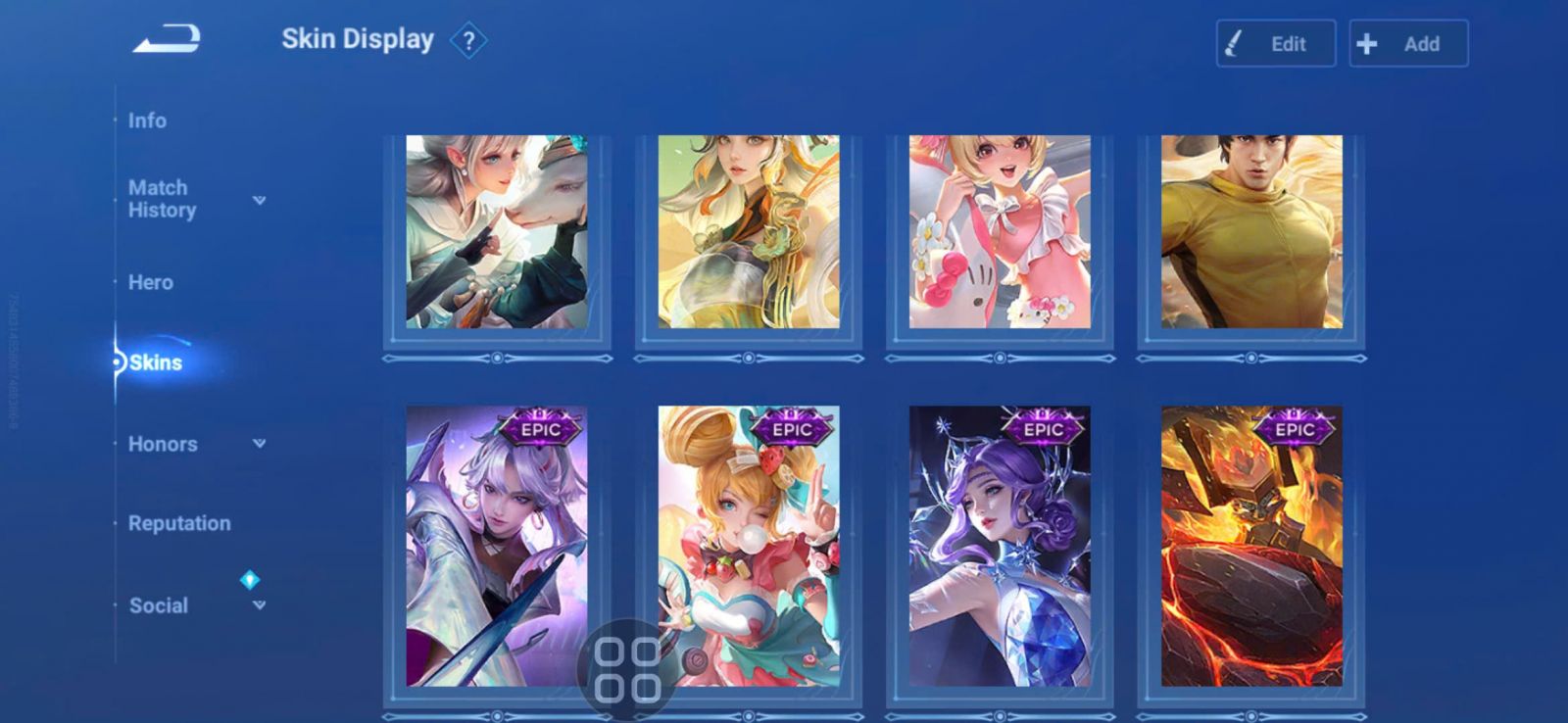
Task: Open the Social section
Action: [159, 605]
